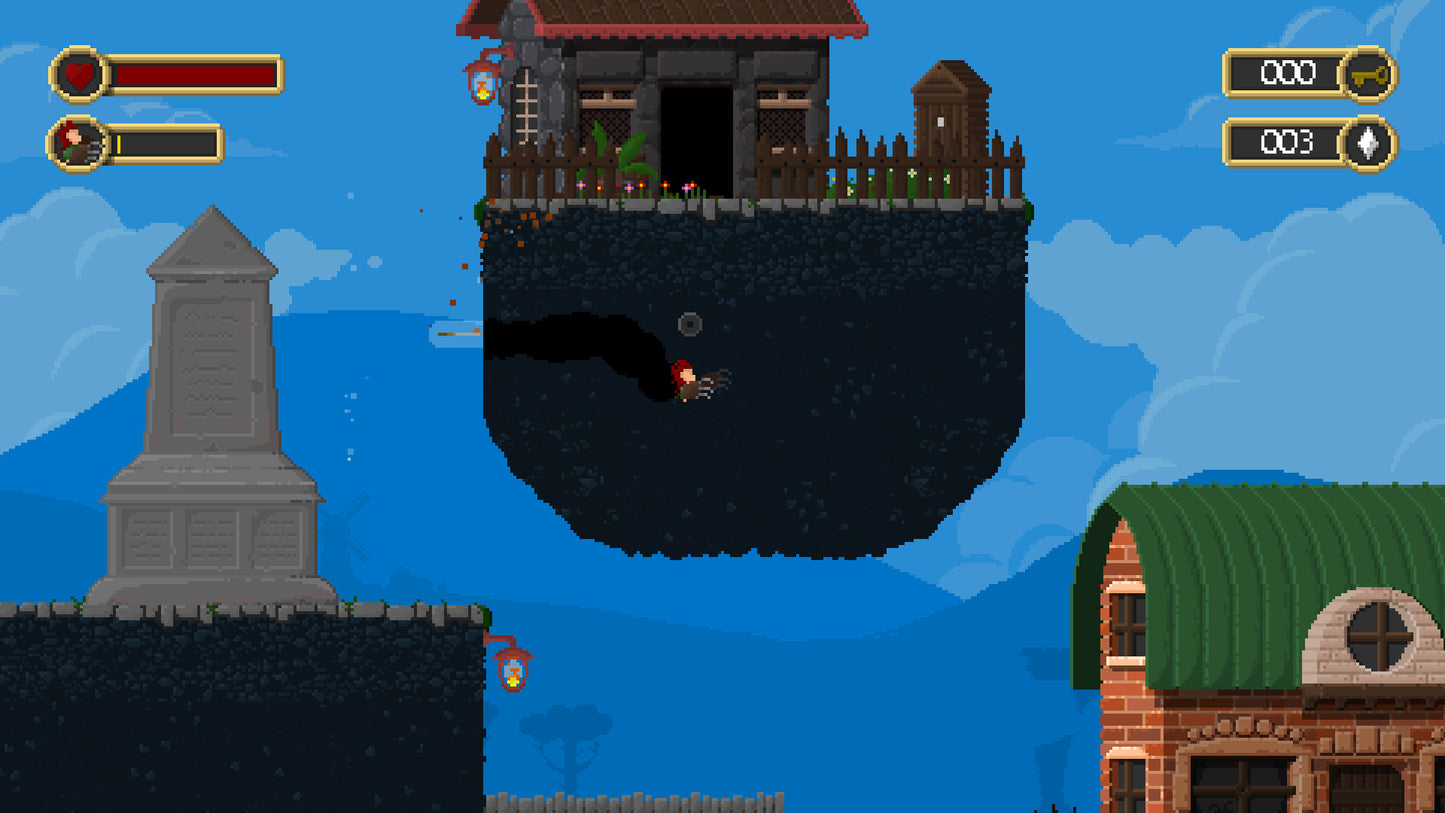Viewport: 1445px width, 813px height.
Task: Click the yellow stamina bar below the portrait
Action: (118, 143)
